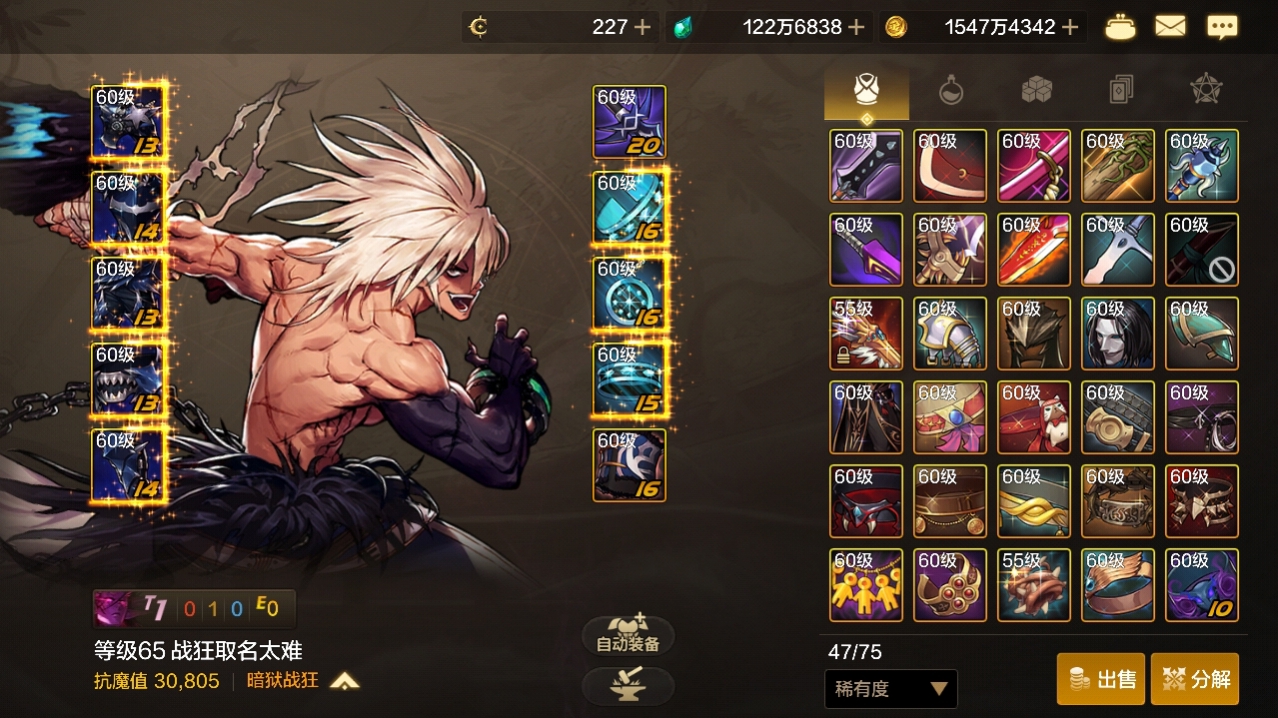
Task: Open the 分解 disassemble function
Action: tap(1195, 679)
